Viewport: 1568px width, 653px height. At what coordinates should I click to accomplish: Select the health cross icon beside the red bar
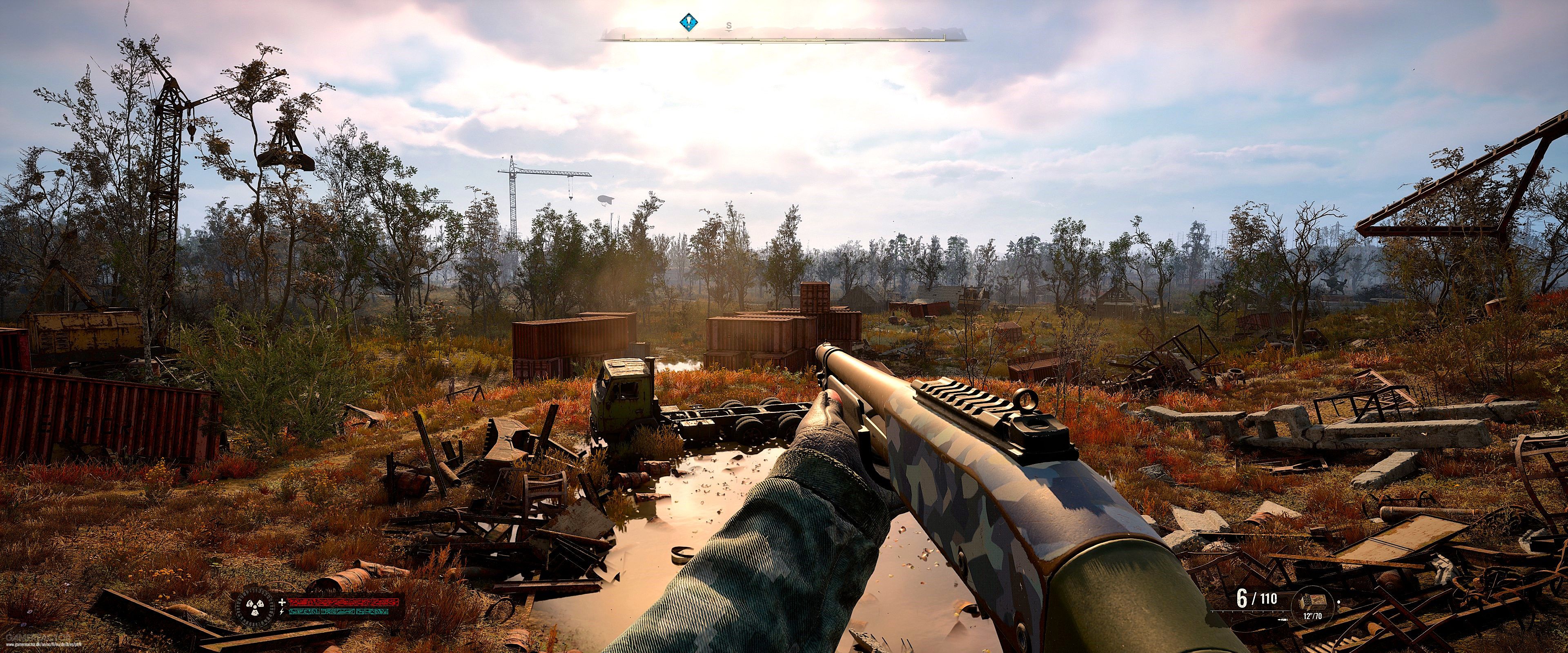click(283, 602)
